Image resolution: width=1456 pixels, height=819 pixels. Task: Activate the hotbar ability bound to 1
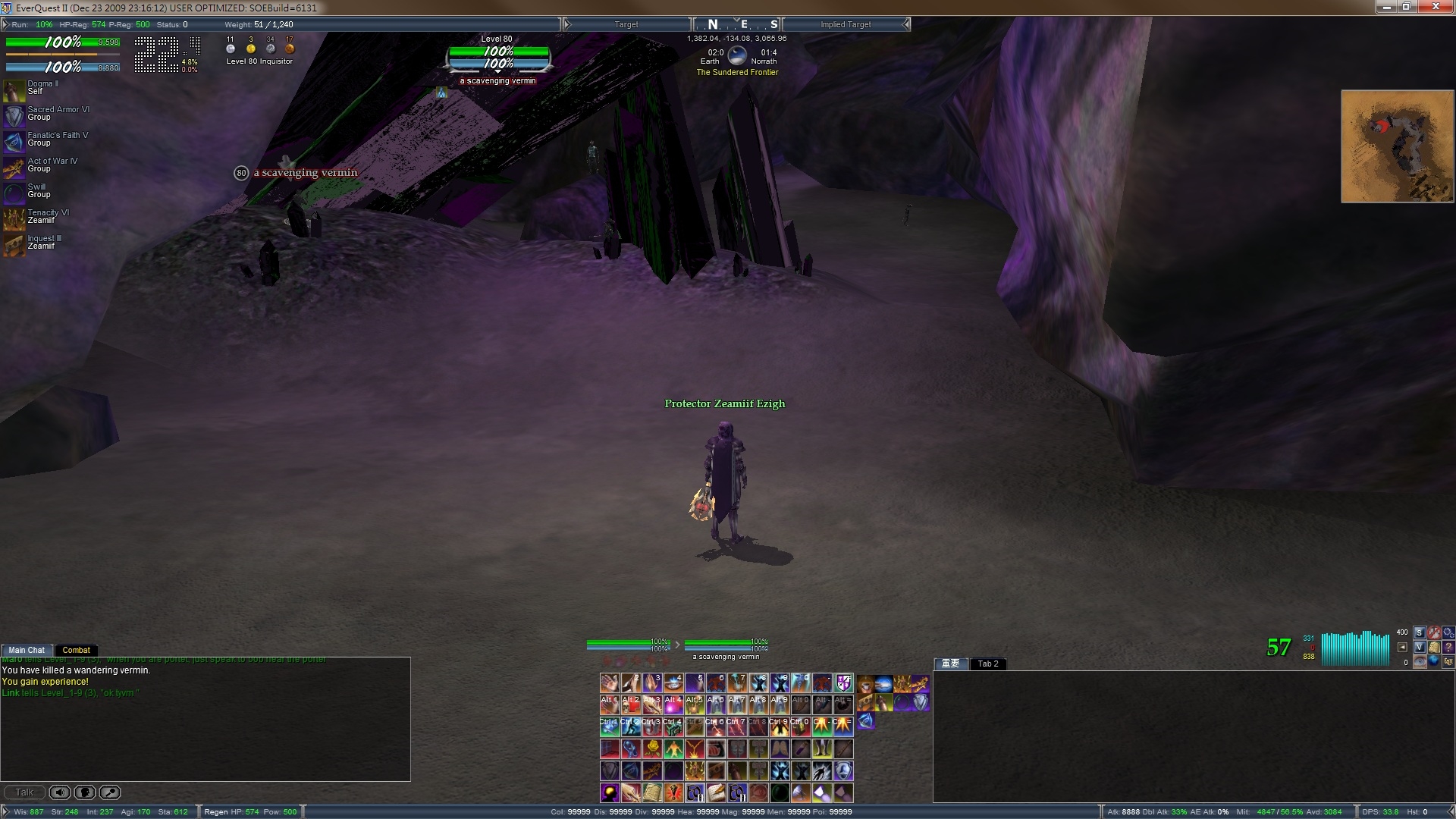point(610,683)
